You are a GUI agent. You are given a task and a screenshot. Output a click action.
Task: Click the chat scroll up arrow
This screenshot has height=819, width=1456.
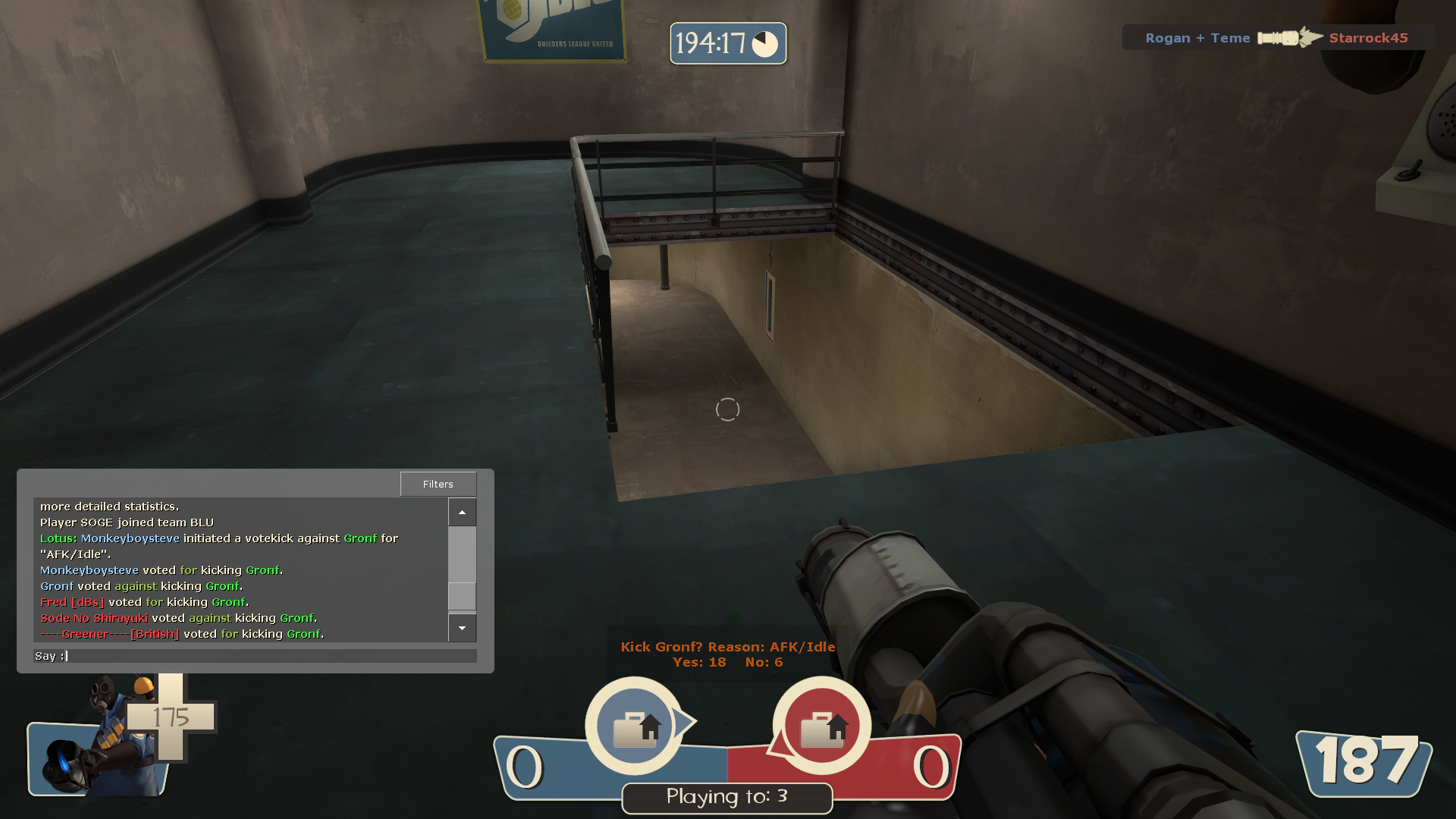pyautogui.click(x=462, y=513)
